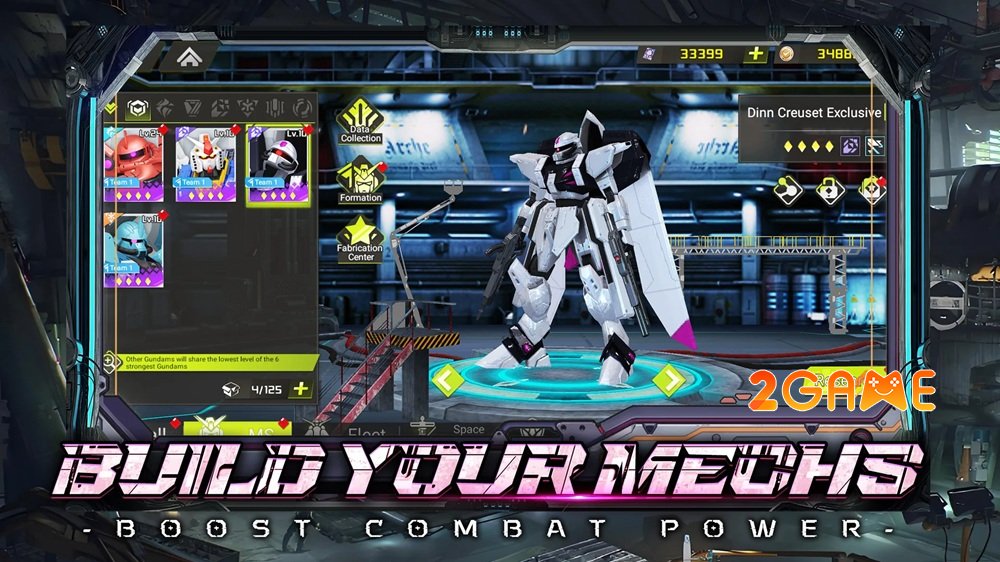Open the linked-nodes icon beside the padlock
Screen dimensions: 1000x562
[788, 189]
